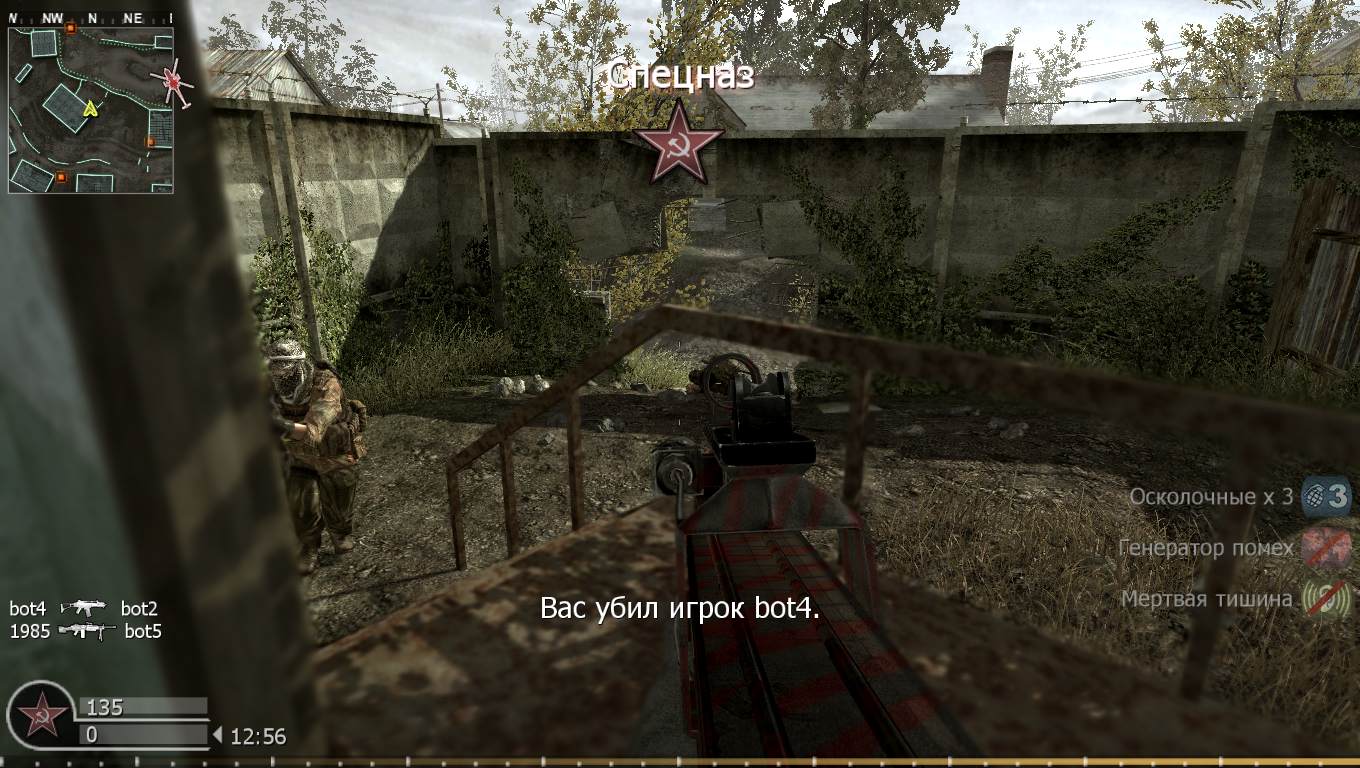This screenshot has height=768, width=1360.
Task: Click the weapon icon between bot4 and bot2
Action: 87,607
